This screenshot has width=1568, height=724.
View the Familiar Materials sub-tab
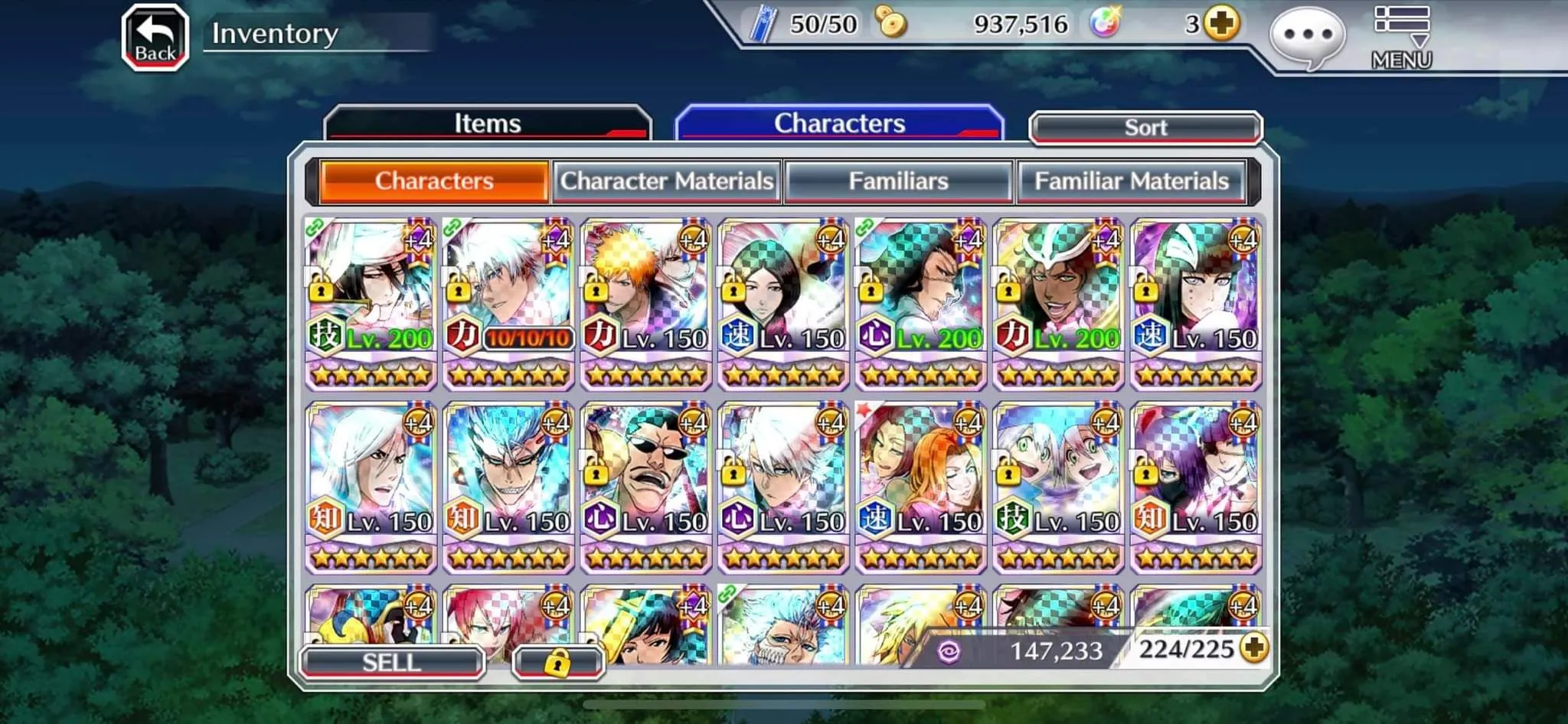coord(1132,181)
